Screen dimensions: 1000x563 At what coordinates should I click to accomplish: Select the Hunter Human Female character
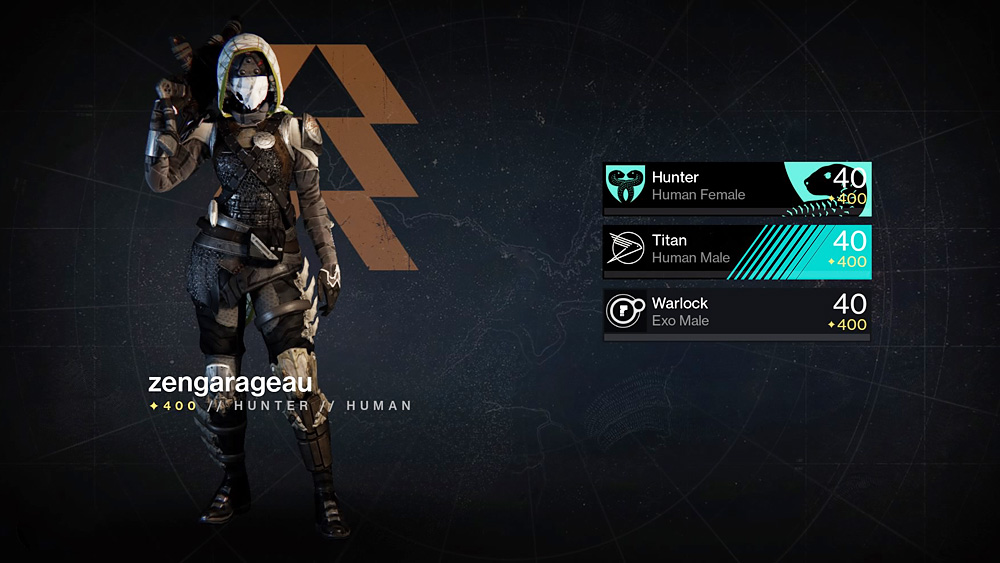(737, 187)
